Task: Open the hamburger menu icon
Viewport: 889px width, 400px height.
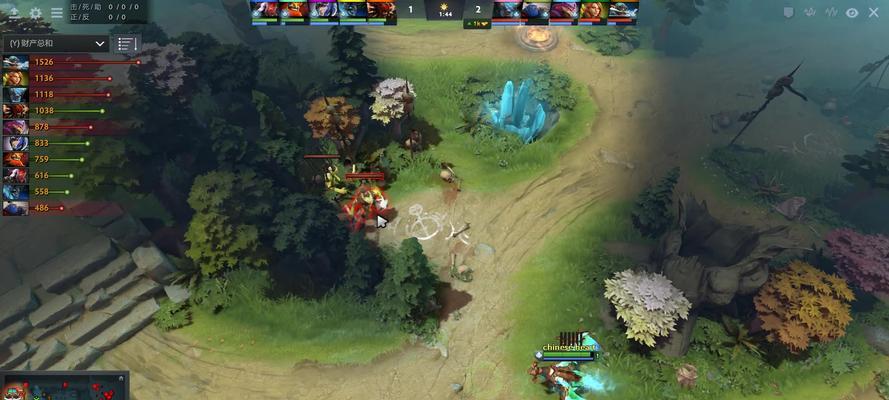Action: pyautogui.click(x=56, y=13)
